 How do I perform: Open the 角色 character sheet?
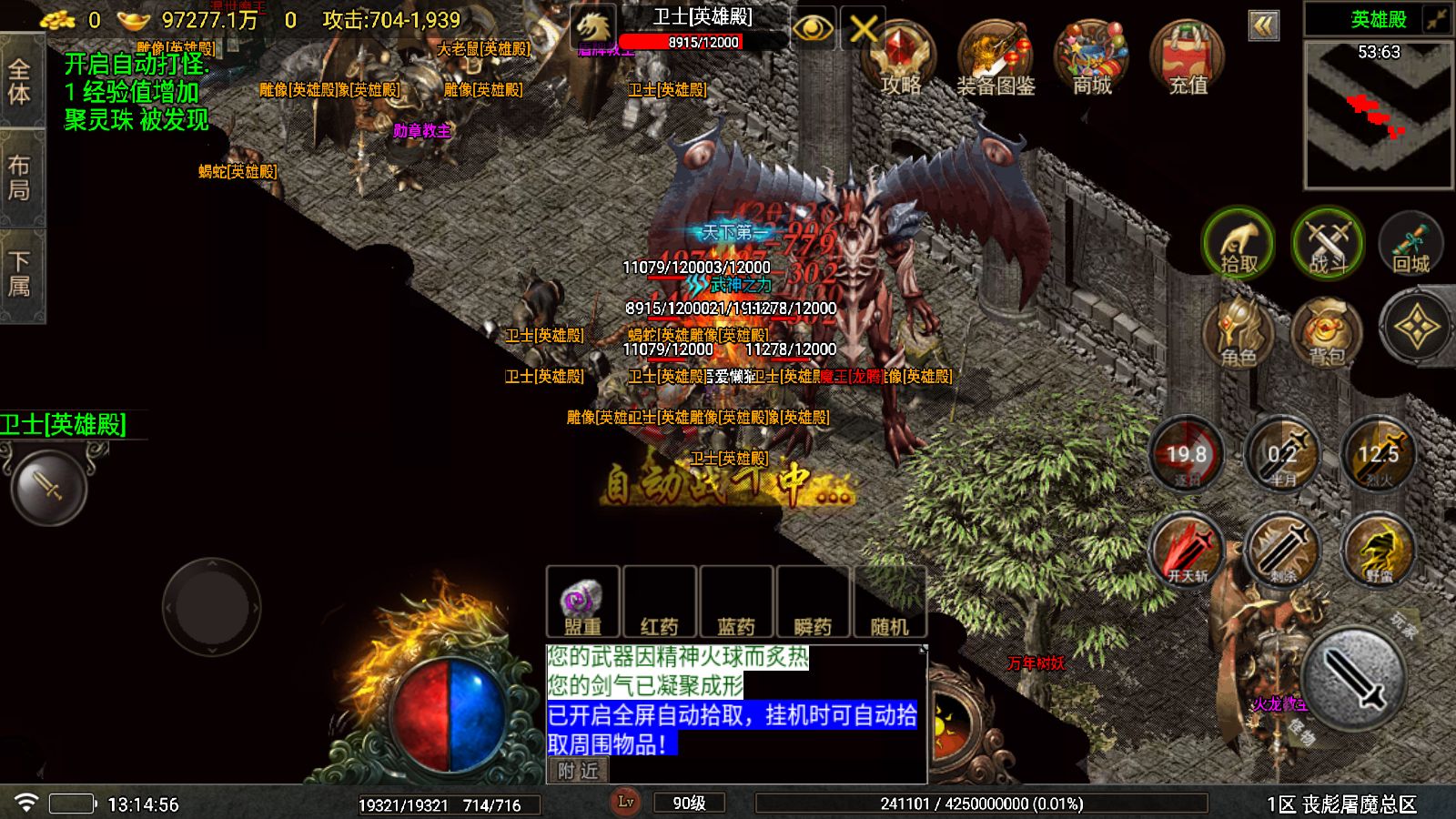pyautogui.click(x=1238, y=332)
